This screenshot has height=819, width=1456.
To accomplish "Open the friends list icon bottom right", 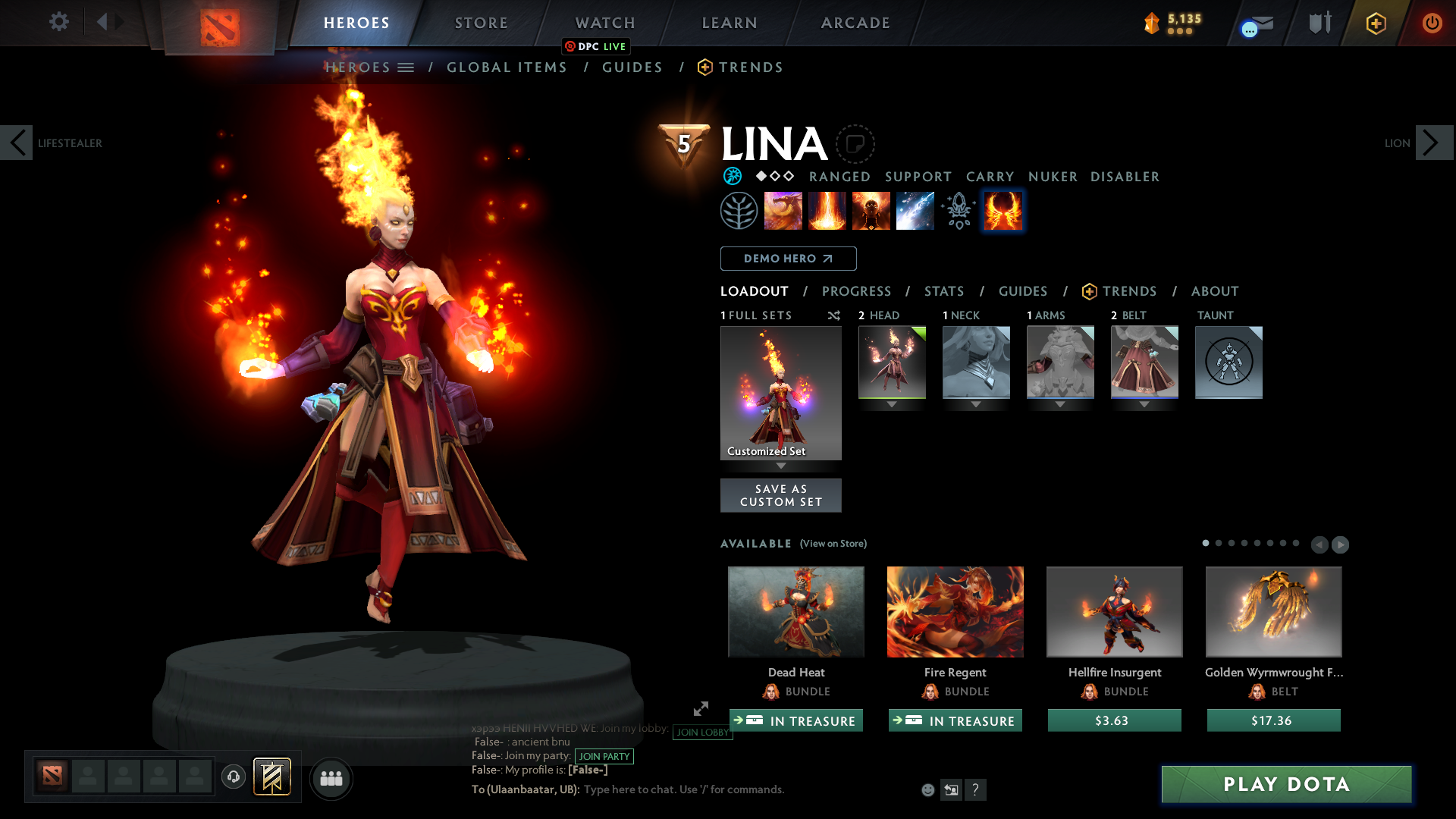I will point(331,778).
